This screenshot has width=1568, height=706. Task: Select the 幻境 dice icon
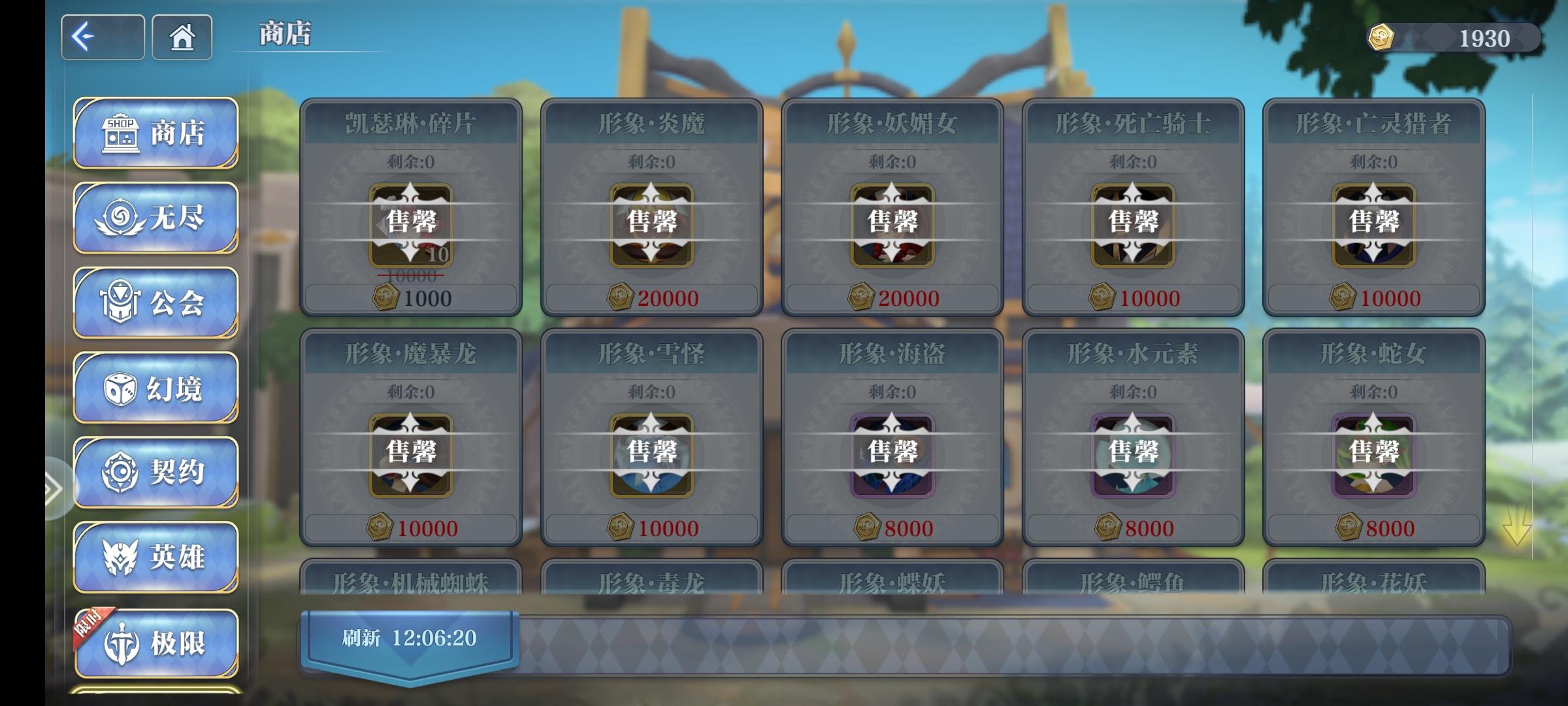point(155,387)
